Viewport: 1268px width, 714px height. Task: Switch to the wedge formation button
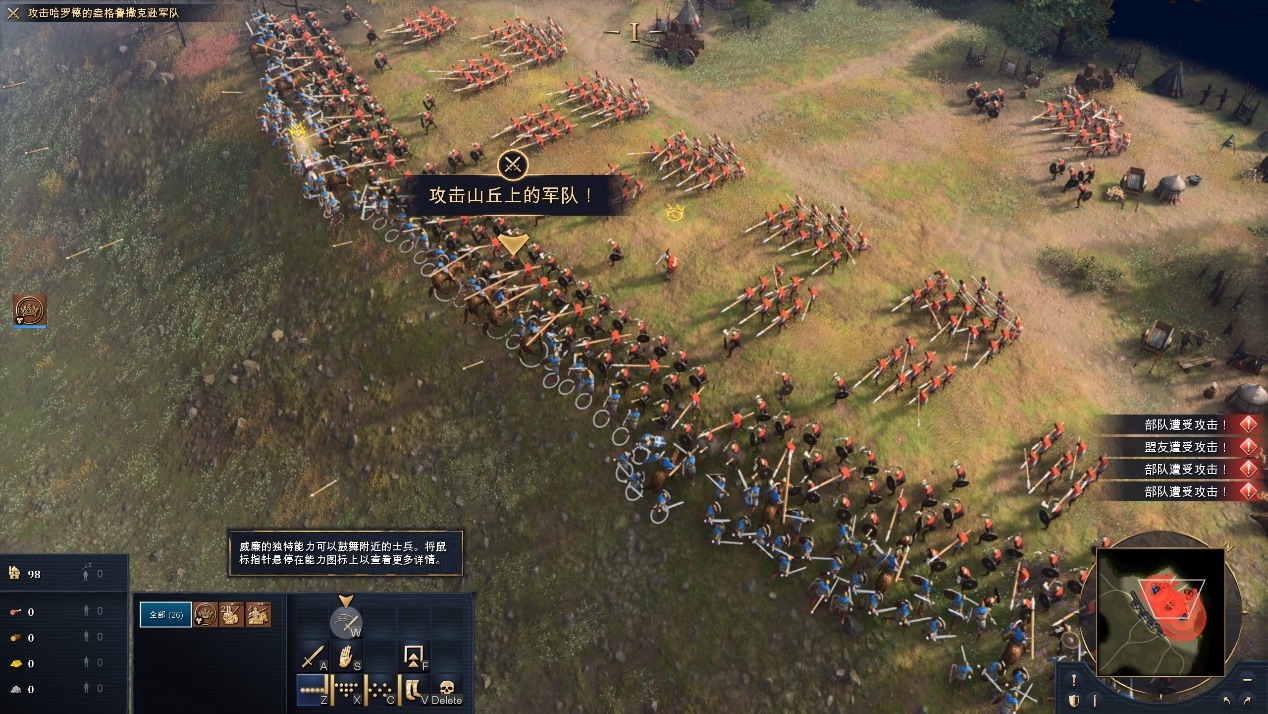coord(345,689)
